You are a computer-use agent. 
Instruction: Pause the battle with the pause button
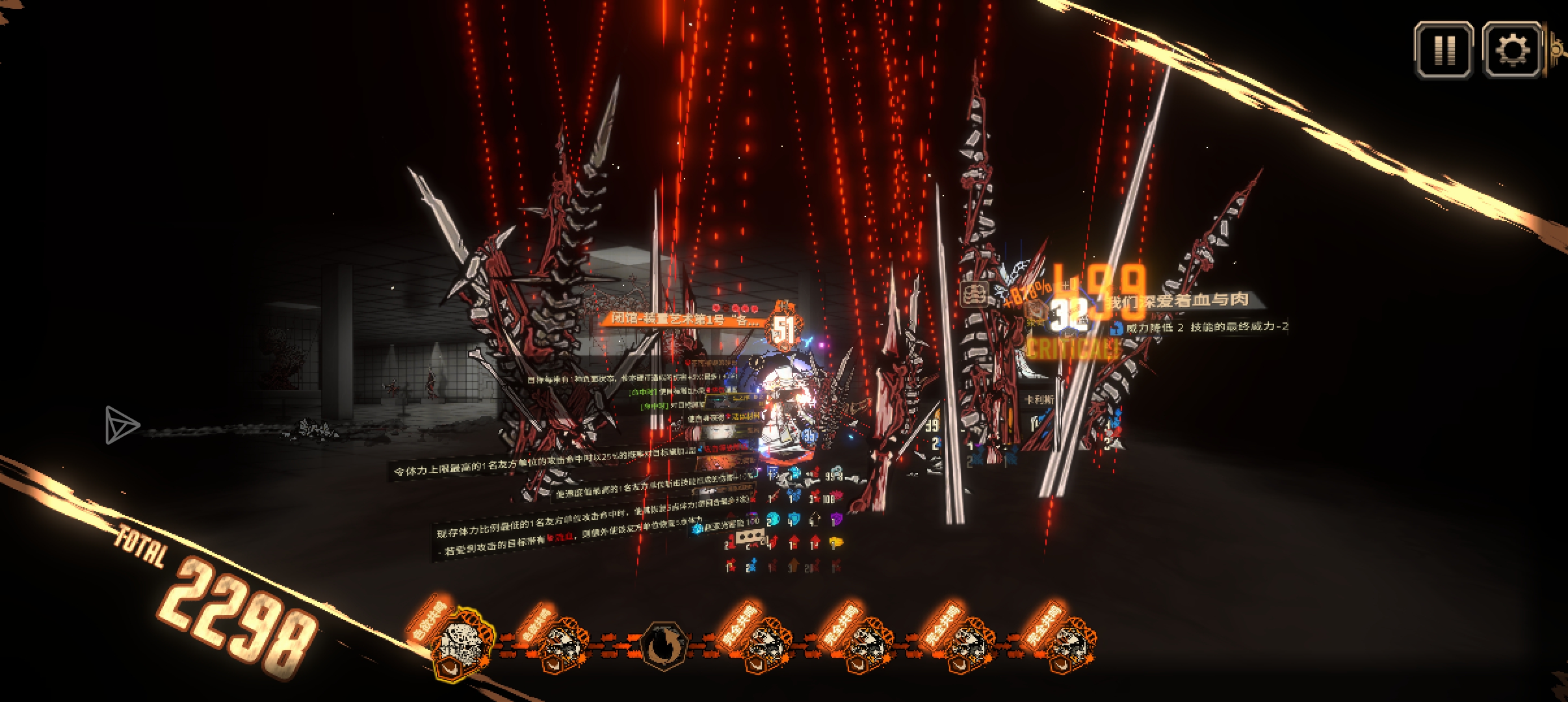coord(1443,50)
